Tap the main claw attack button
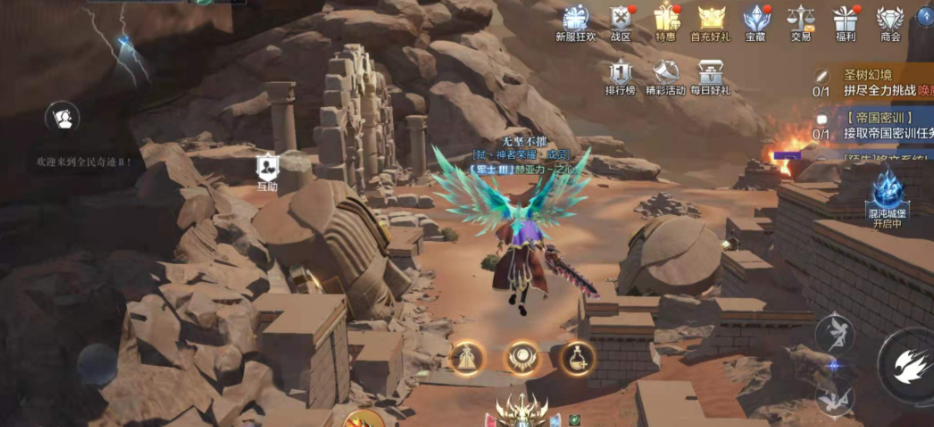Screen dimensions: 934x427 coord(910,365)
